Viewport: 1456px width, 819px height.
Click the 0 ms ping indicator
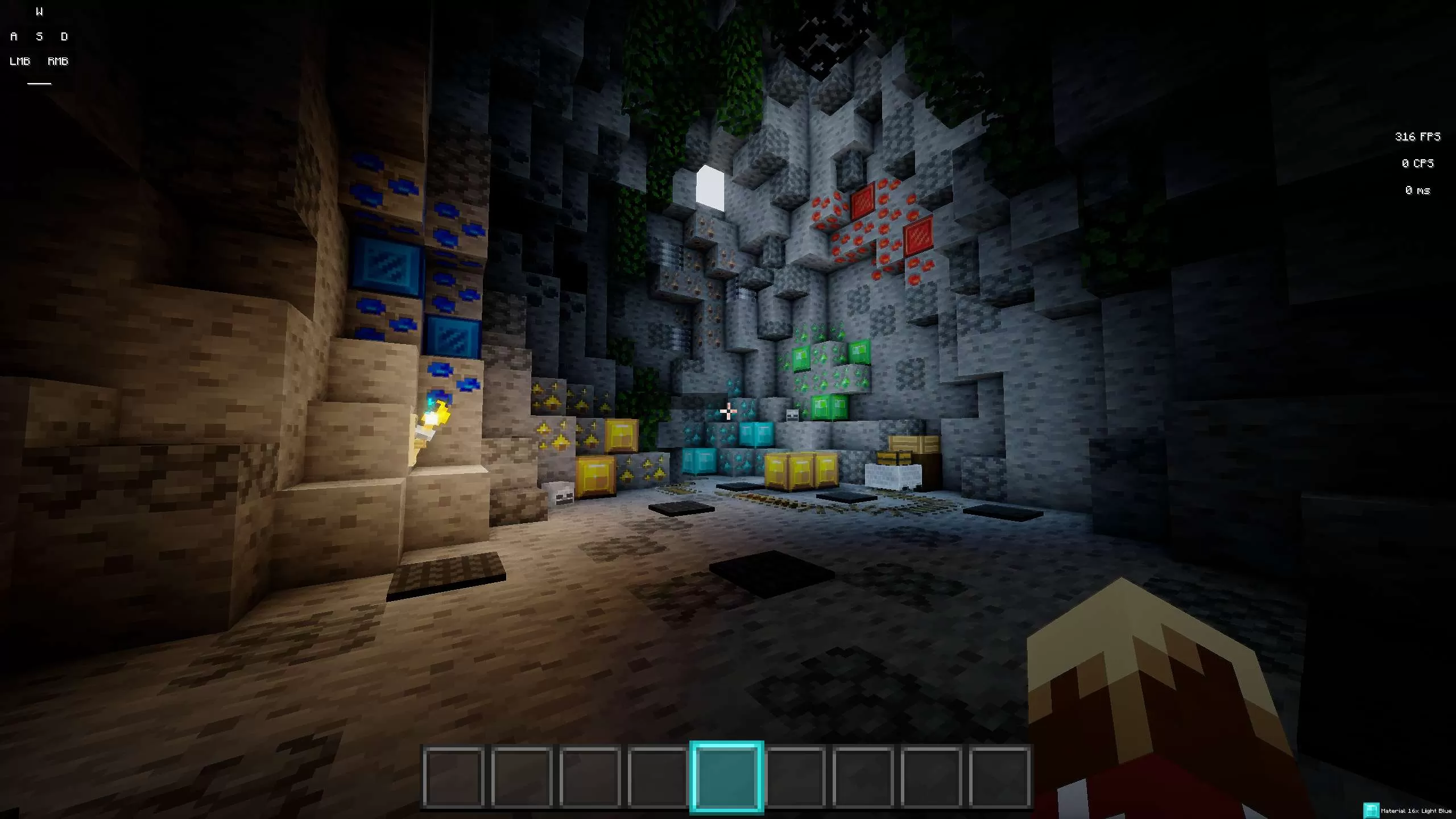[x=1417, y=191]
